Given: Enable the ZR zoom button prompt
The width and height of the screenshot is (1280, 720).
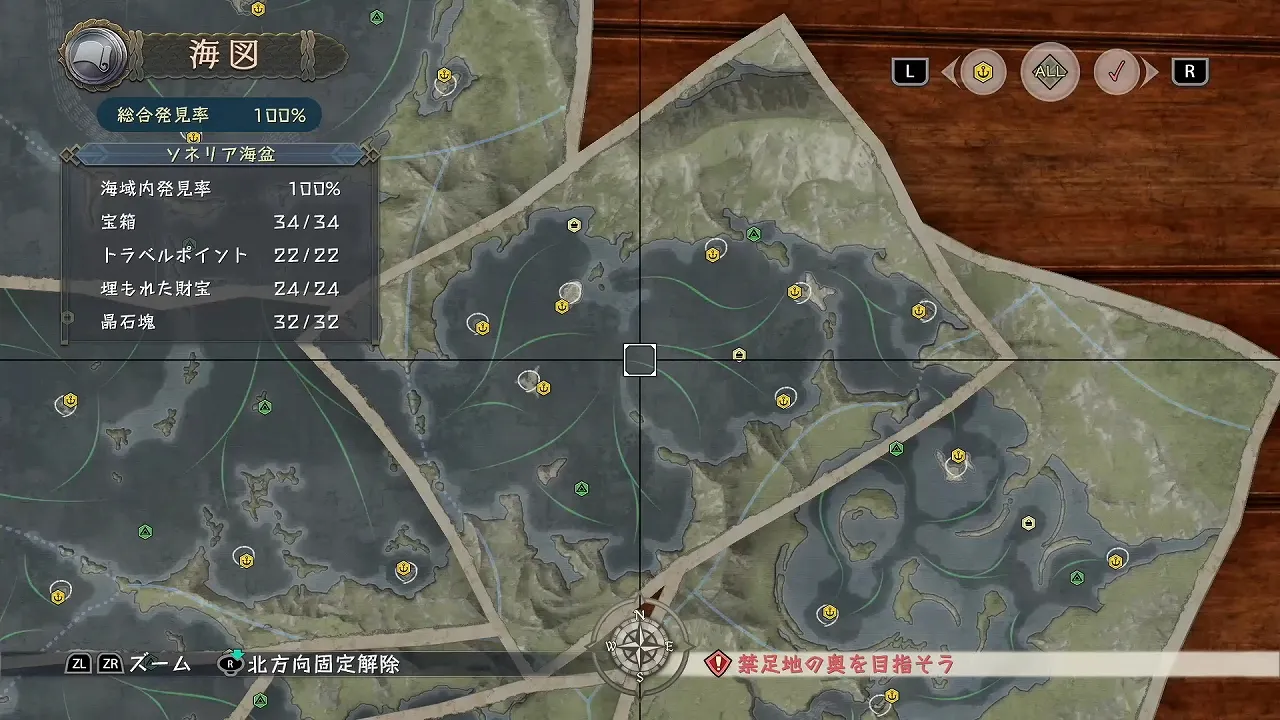Looking at the screenshot, I should tap(113, 662).
